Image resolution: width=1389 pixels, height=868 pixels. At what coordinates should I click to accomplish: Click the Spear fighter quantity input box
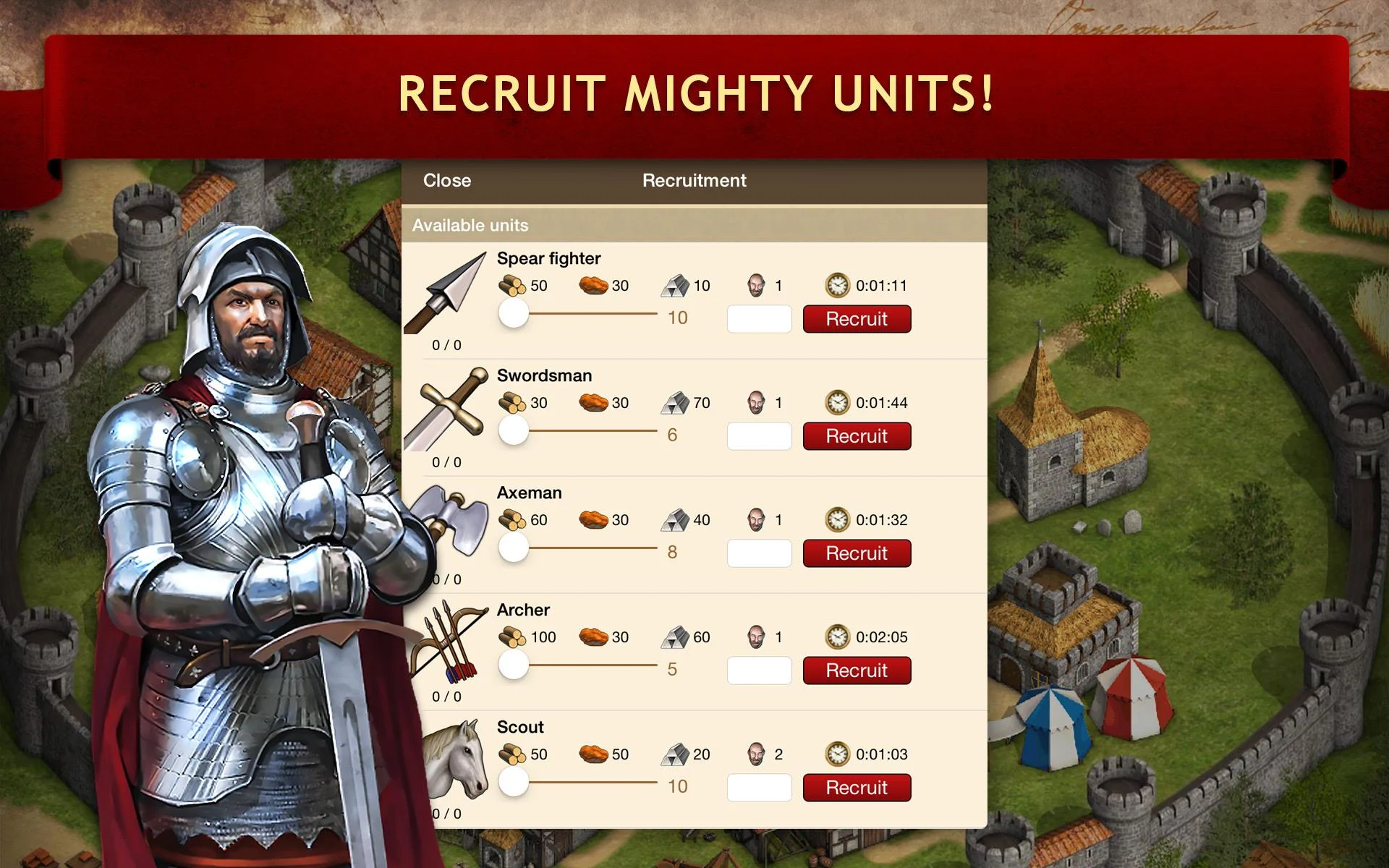coord(759,319)
